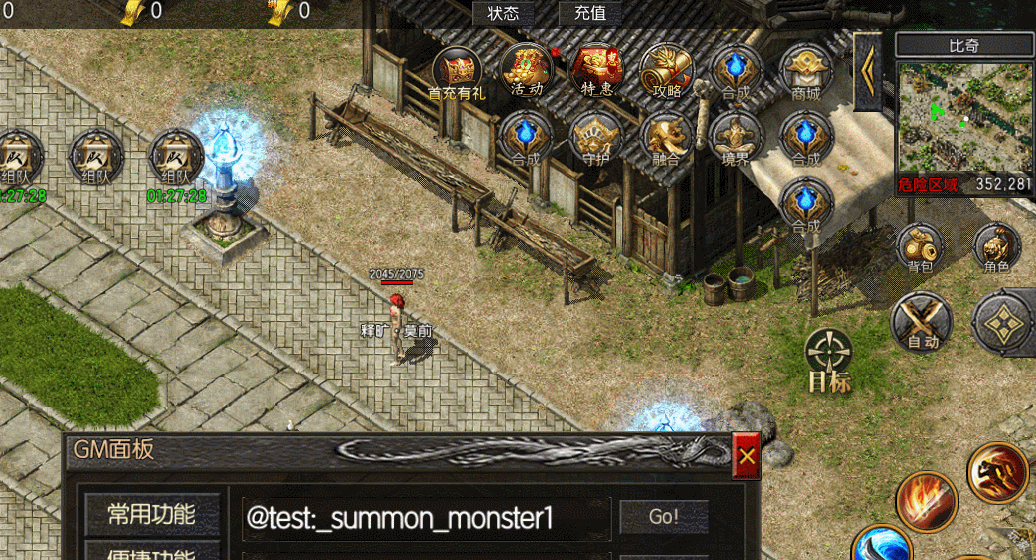Open the 商城 shop icon
This screenshot has width=1036, height=560.
(805, 69)
